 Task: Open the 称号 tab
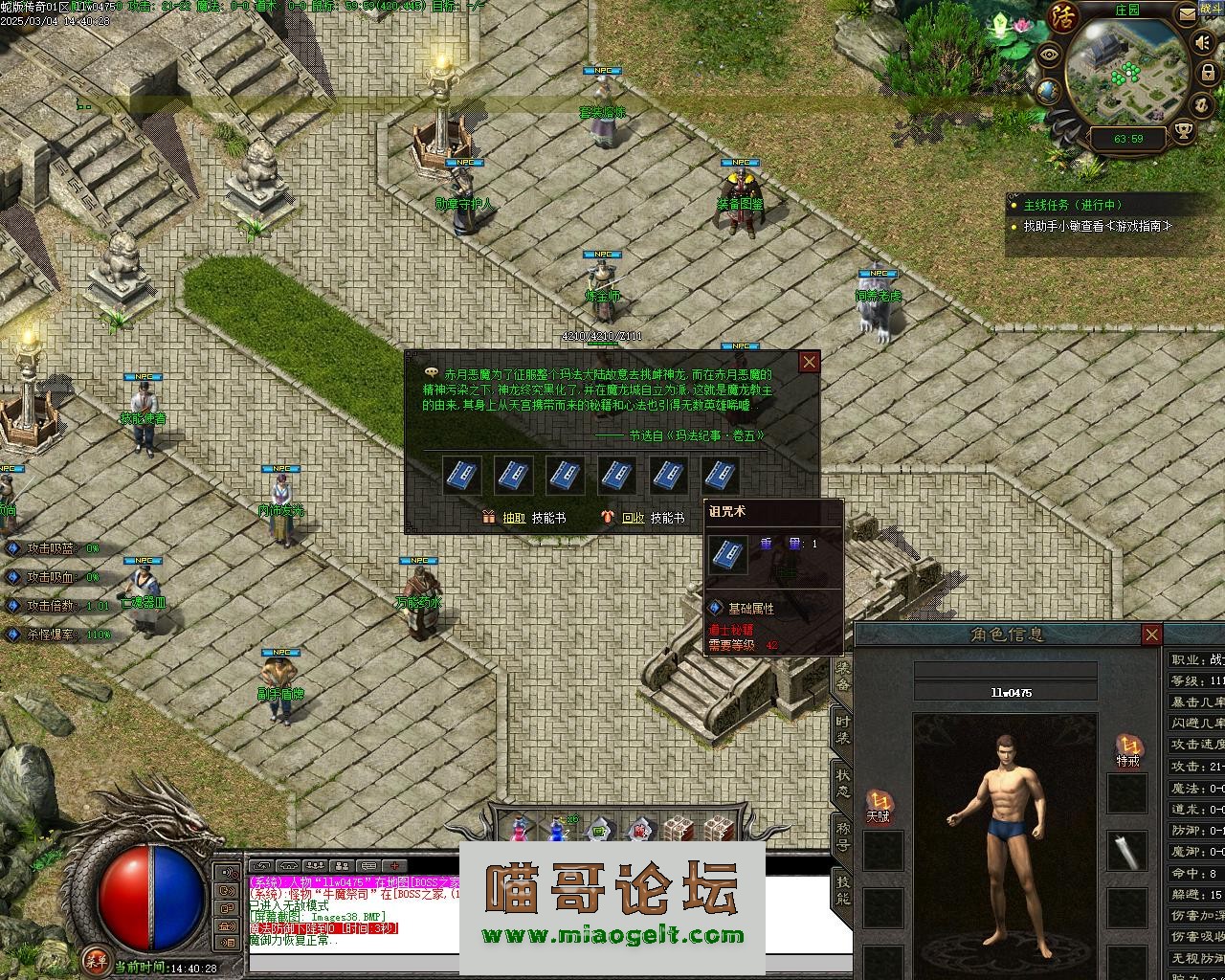coord(842,835)
